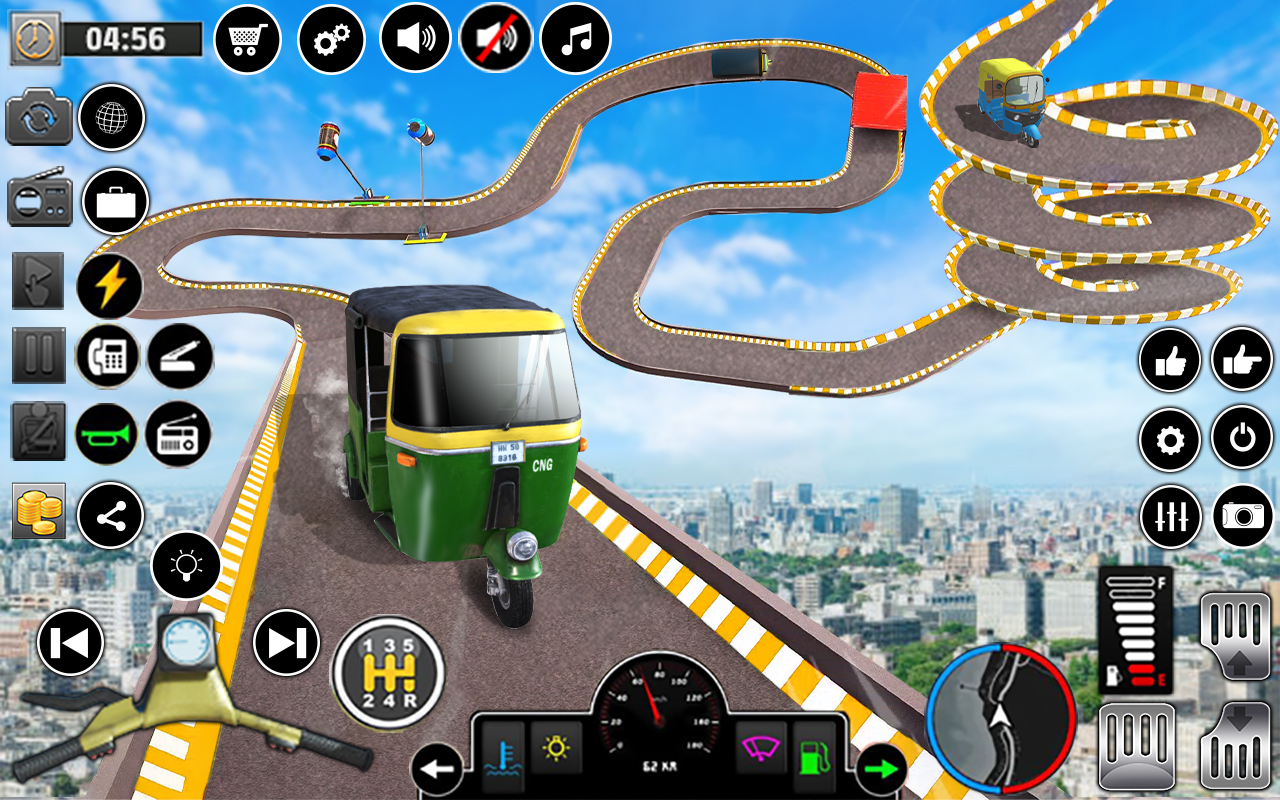The width and height of the screenshot is (1280, 800).
Task: Take a screenshot with the camera icon
Action: point(1241,517)
